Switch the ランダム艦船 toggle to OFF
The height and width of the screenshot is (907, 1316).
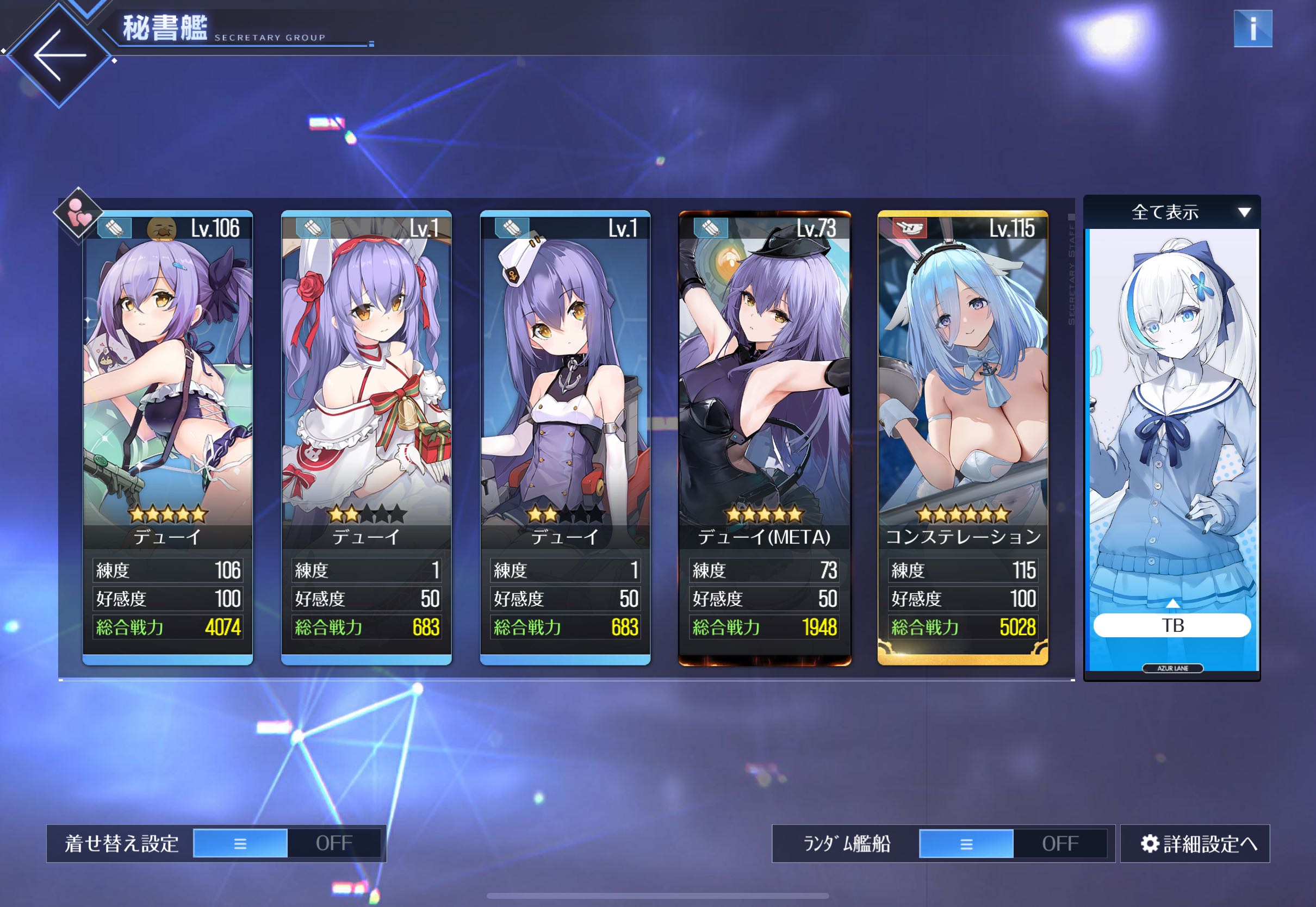point(1060,843)
